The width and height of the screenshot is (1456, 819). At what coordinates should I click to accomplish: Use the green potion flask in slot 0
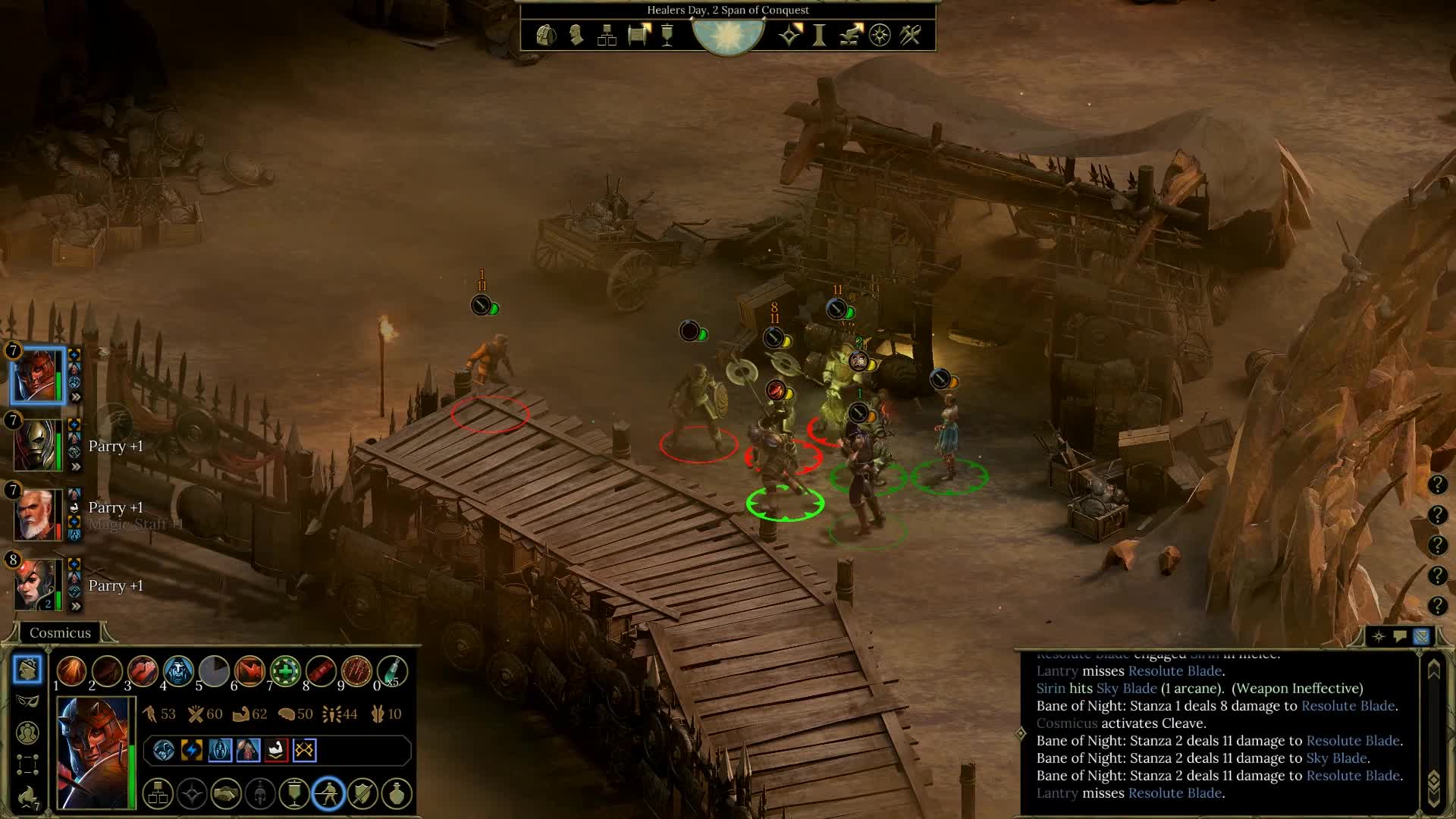[392, 671]
